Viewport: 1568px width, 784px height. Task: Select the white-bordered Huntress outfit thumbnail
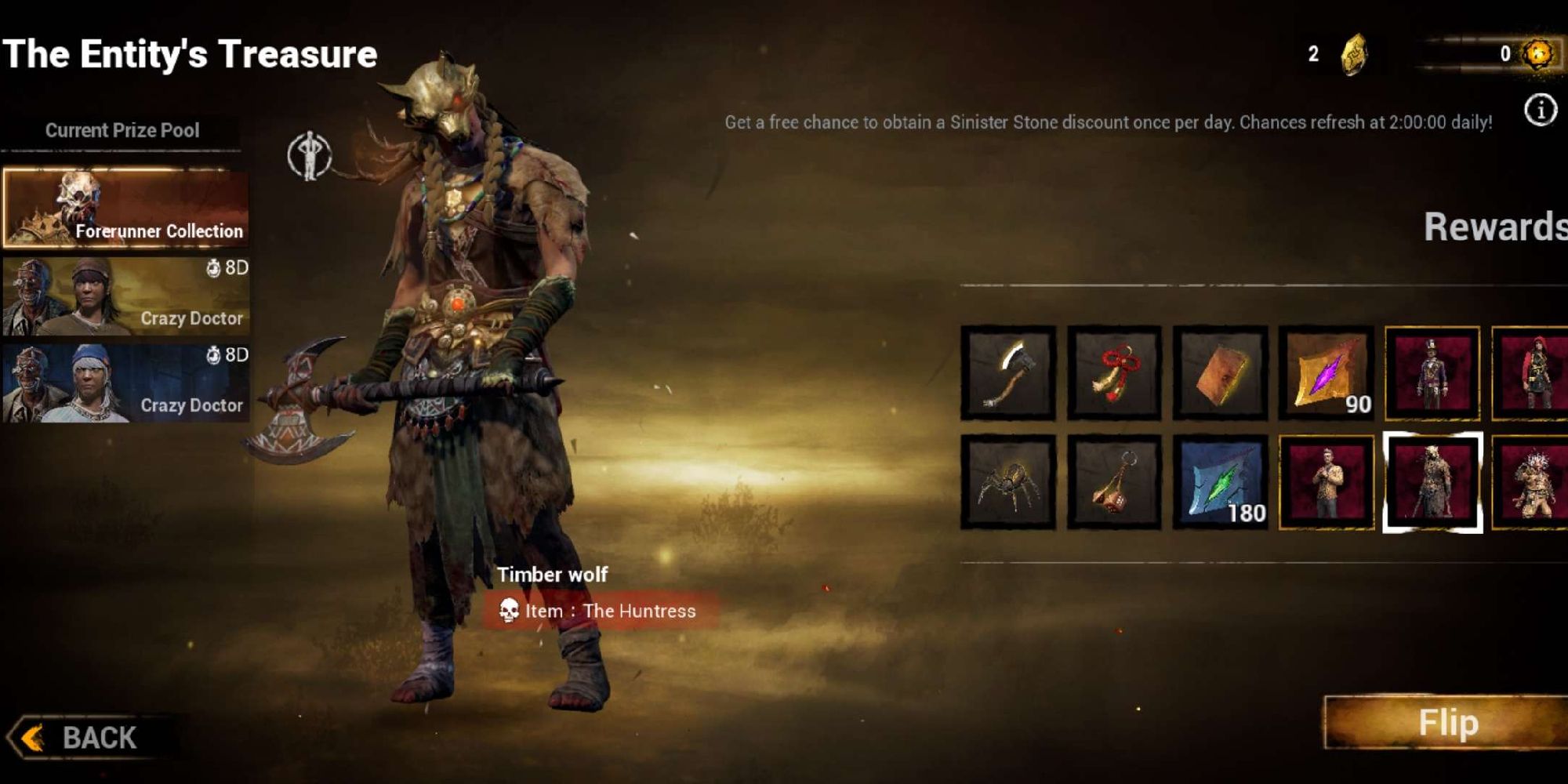pos(1433,481)
